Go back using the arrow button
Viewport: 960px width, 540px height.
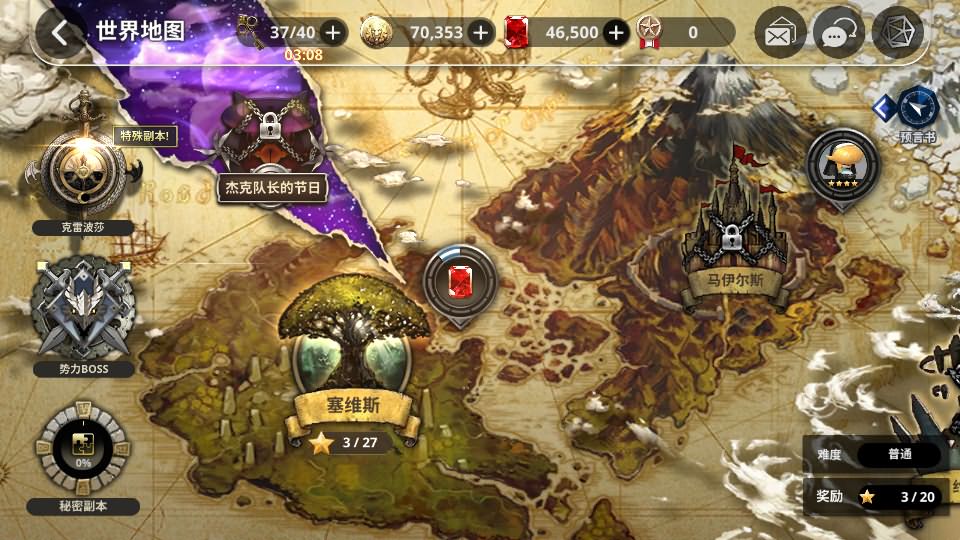[x=61, y=33]
